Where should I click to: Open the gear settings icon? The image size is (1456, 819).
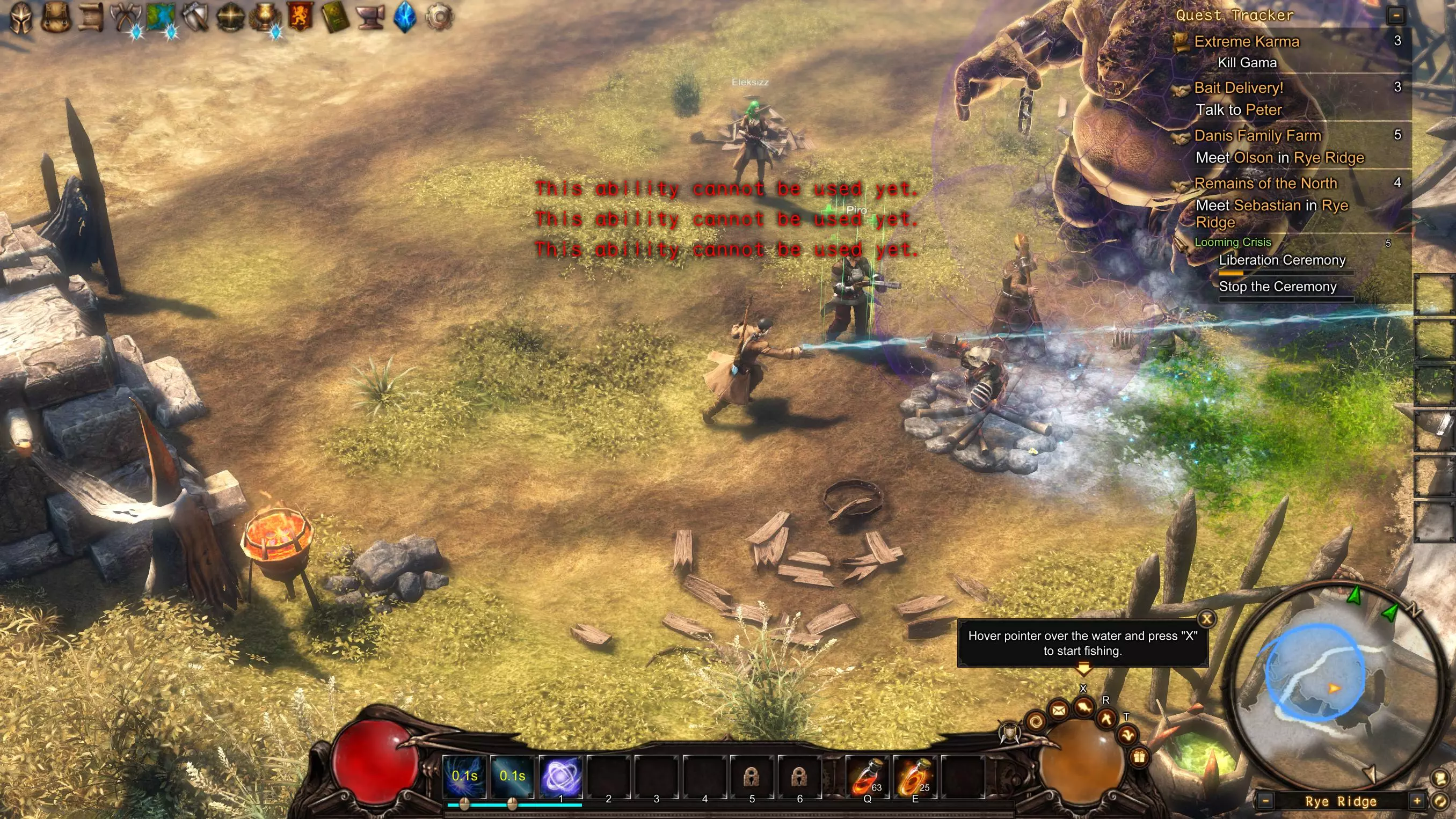pyautogui.click(x=439, y=17)
